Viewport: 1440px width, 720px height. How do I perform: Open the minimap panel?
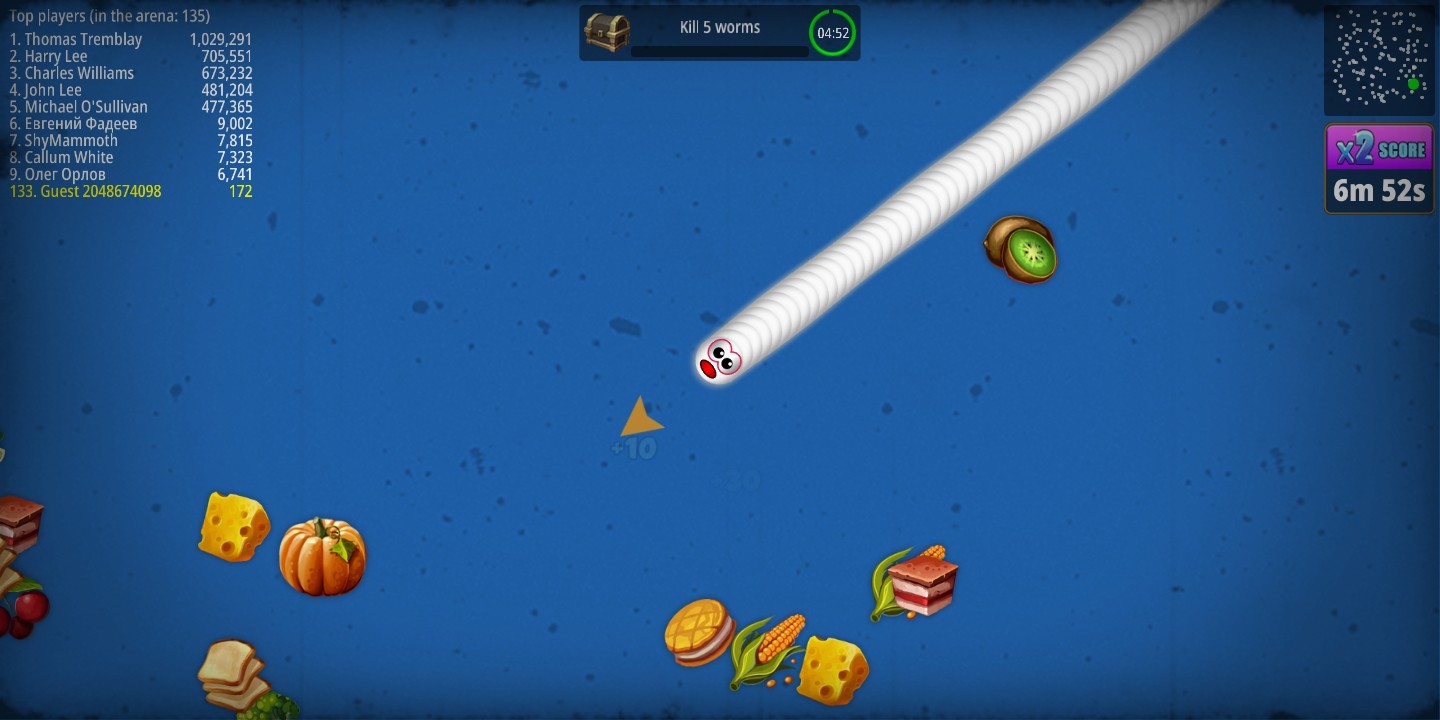[x=1380, y=58]
